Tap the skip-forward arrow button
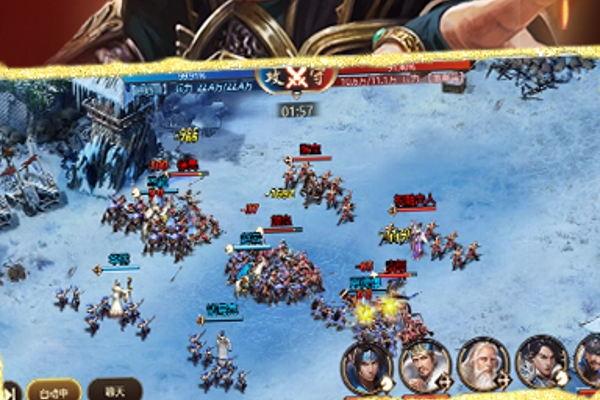 pos(9,390)
